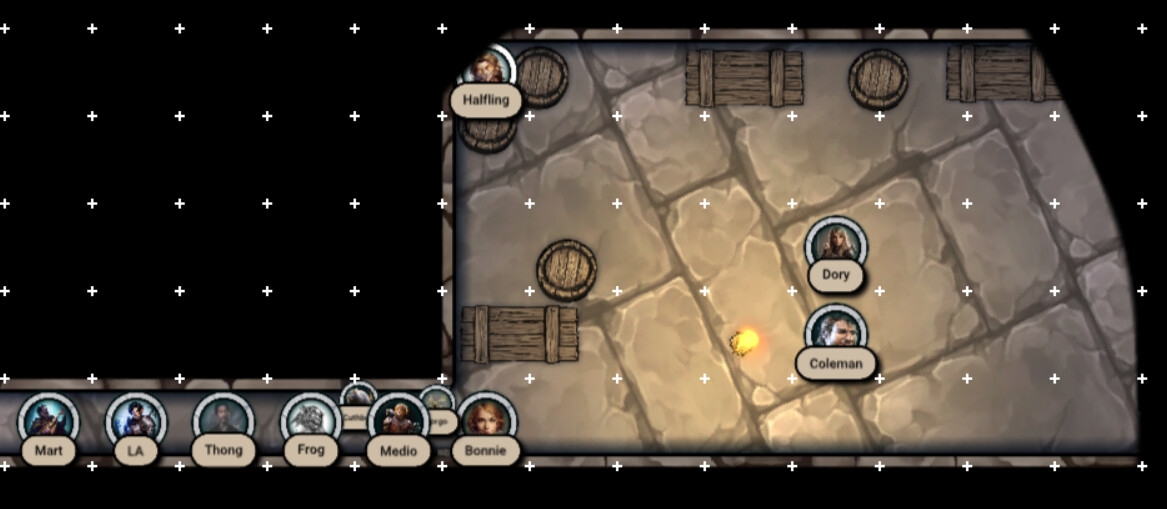Select the token labeled LA
Image resolution: width=1167 pixels, height=509 pixels.
136,422
